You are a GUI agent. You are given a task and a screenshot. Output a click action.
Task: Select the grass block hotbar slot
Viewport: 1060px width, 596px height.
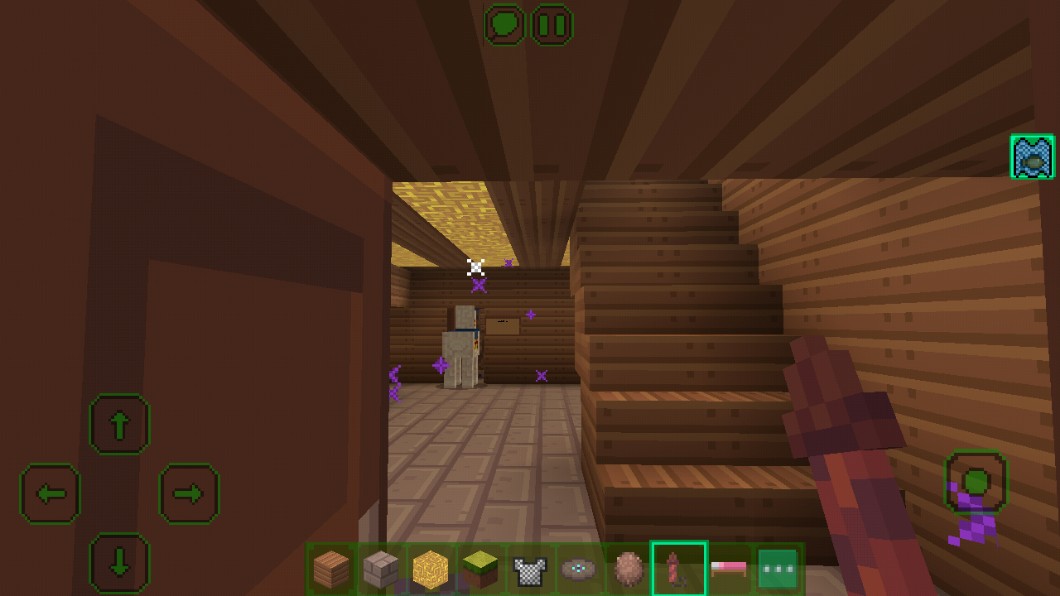point(480,570)
